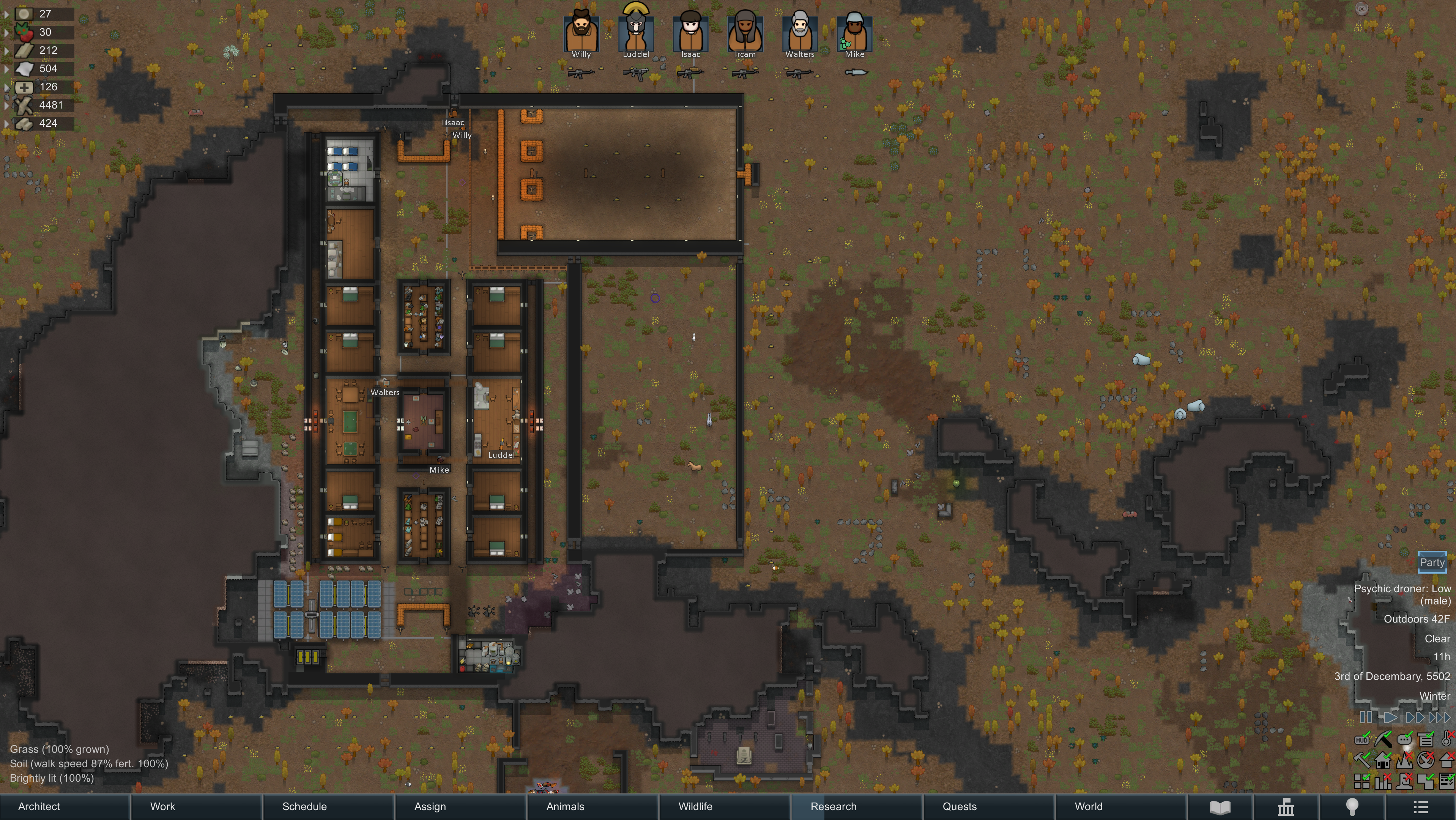The height and width of the screenshot is (820, 1456).
Task: Open the Architect menu
Action: tap(39, 806)
